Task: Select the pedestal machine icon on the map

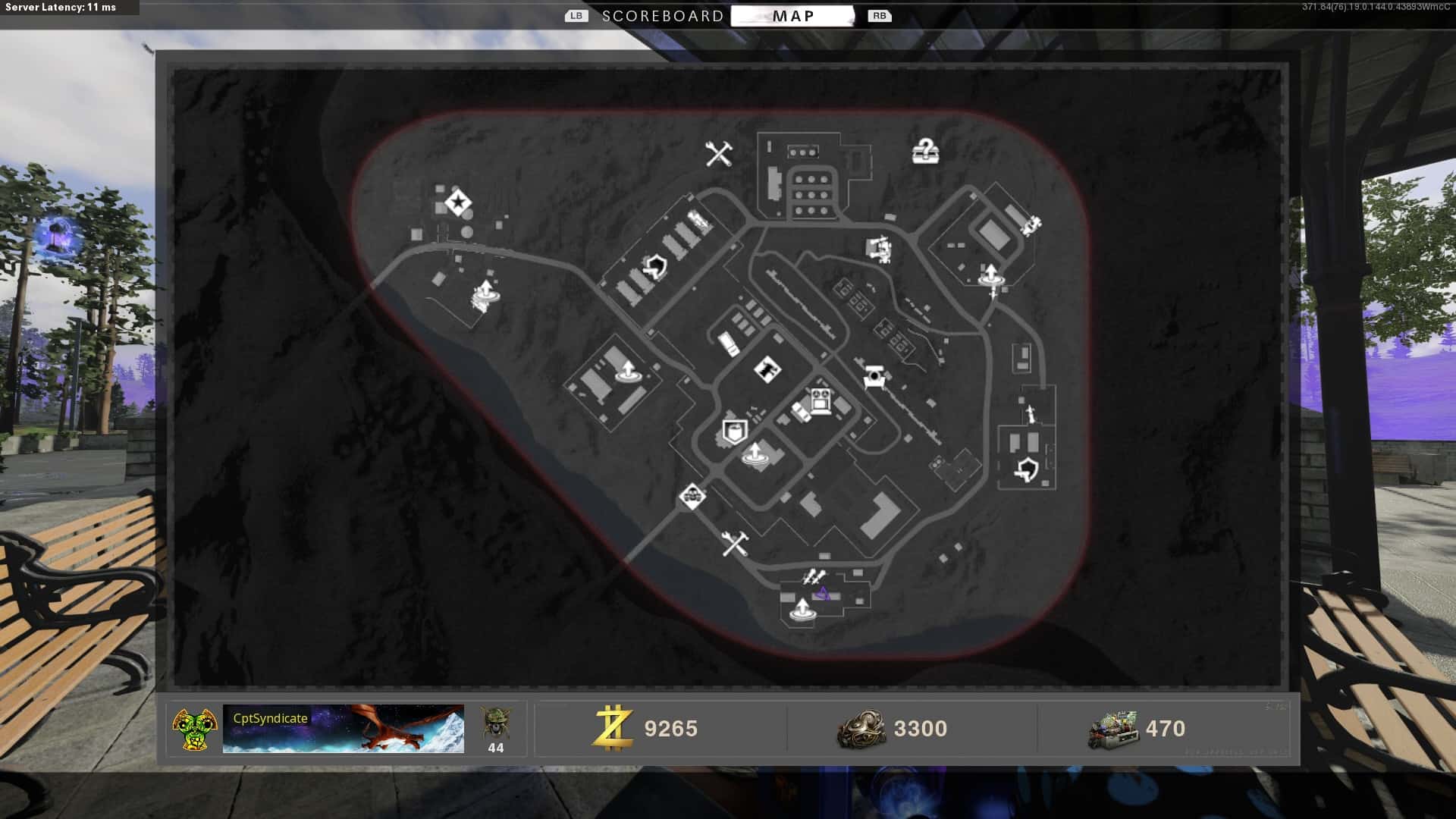Action: coord(874,376)
